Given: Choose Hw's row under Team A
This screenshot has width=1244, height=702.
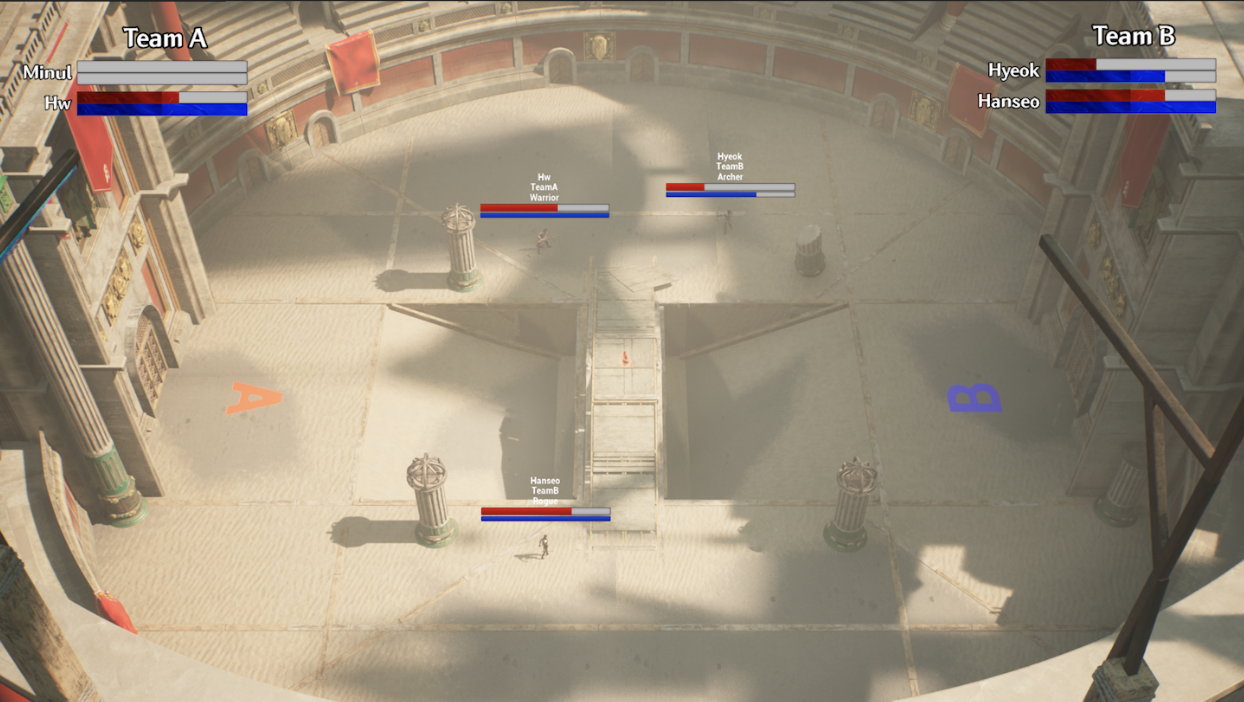Looking at the screenshot, I should coord(58,103).
